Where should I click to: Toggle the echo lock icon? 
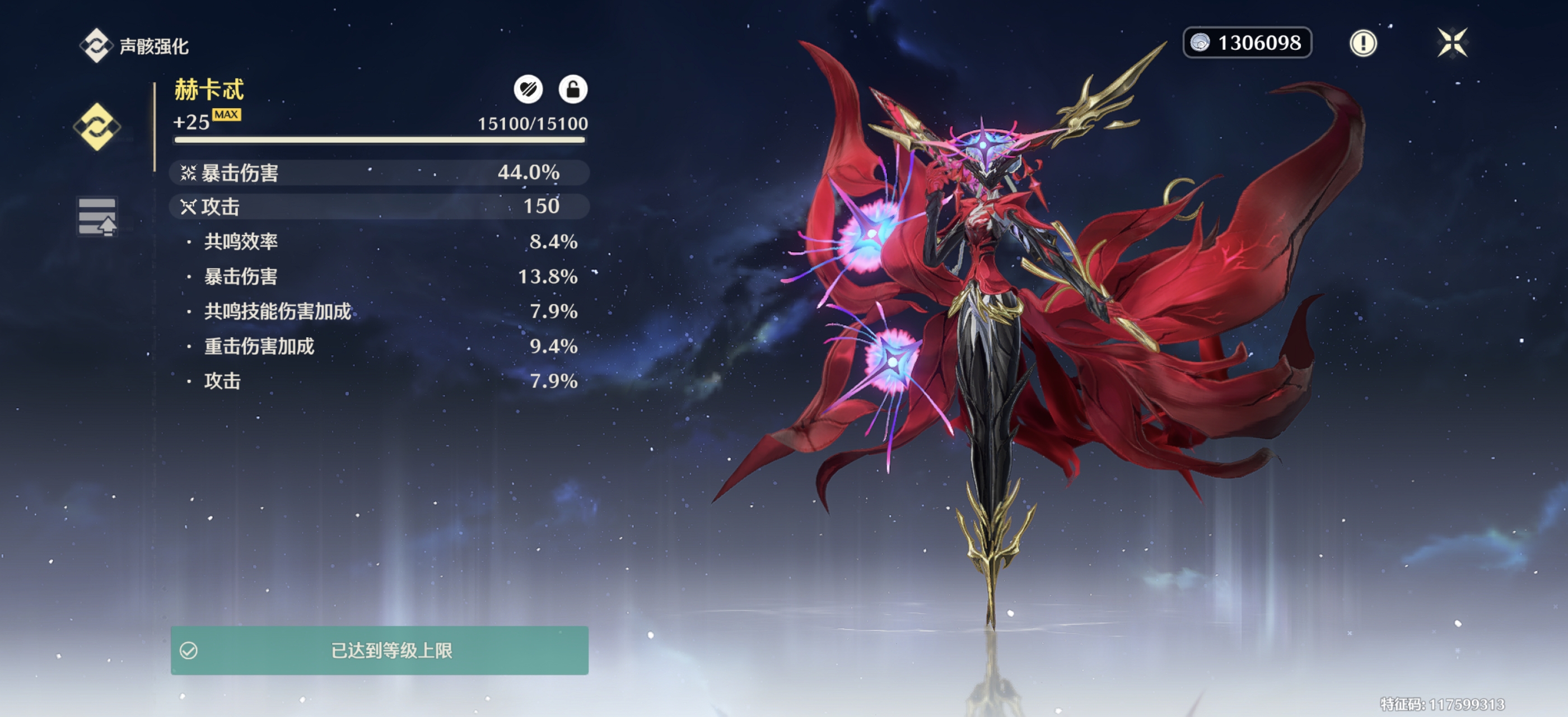(573, 90)
